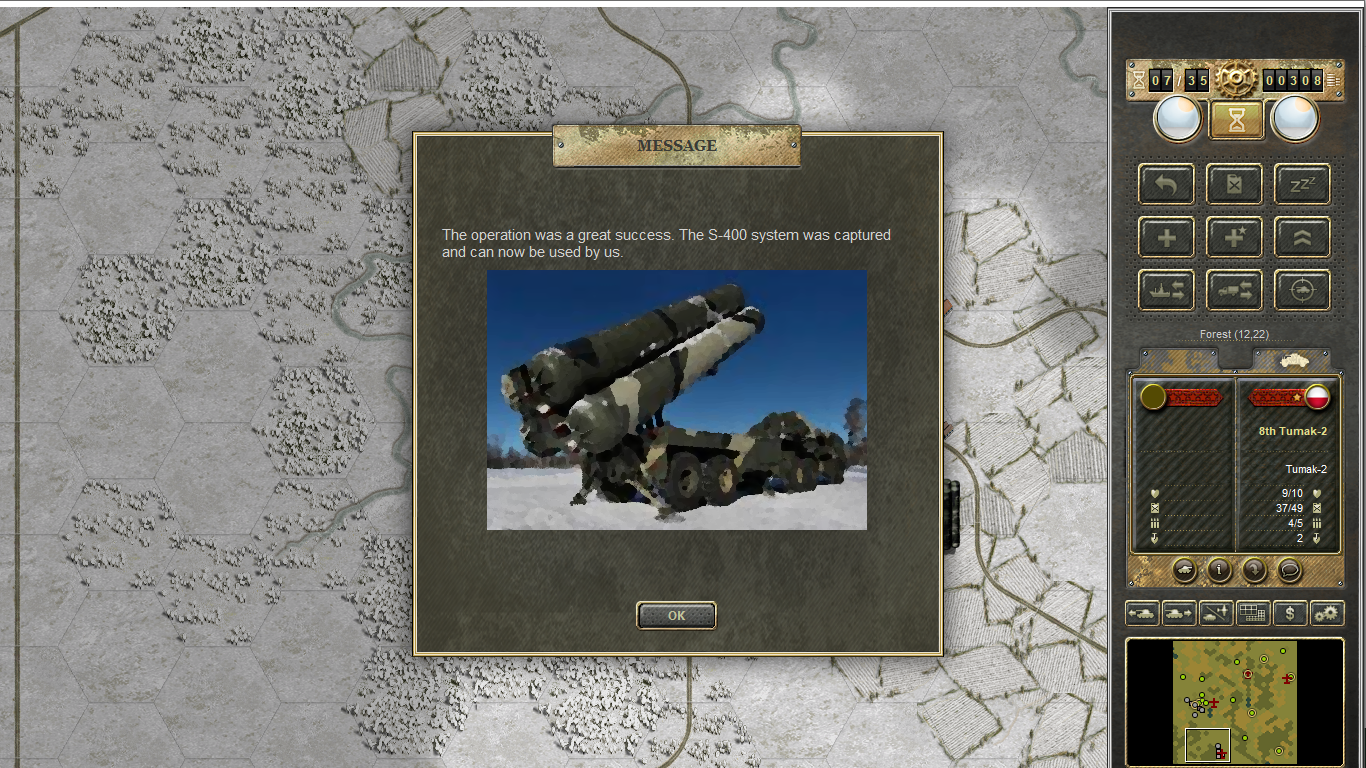The width and height of the screenshot is (1366, 768).
Task: Open the speech bubble message icon
Action: pyautogui.click(x=1290, y=570)
